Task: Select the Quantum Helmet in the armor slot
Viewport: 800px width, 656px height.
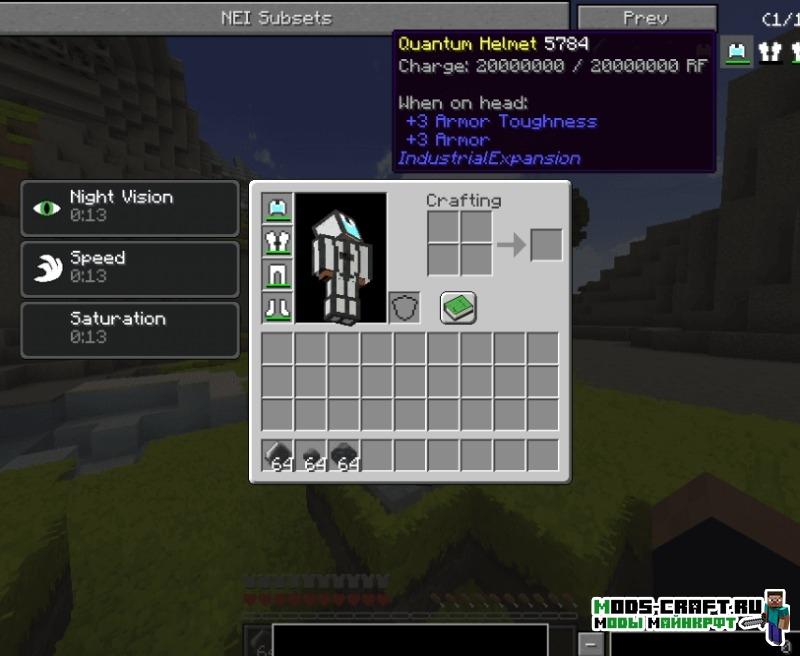Action: point(277,208)
